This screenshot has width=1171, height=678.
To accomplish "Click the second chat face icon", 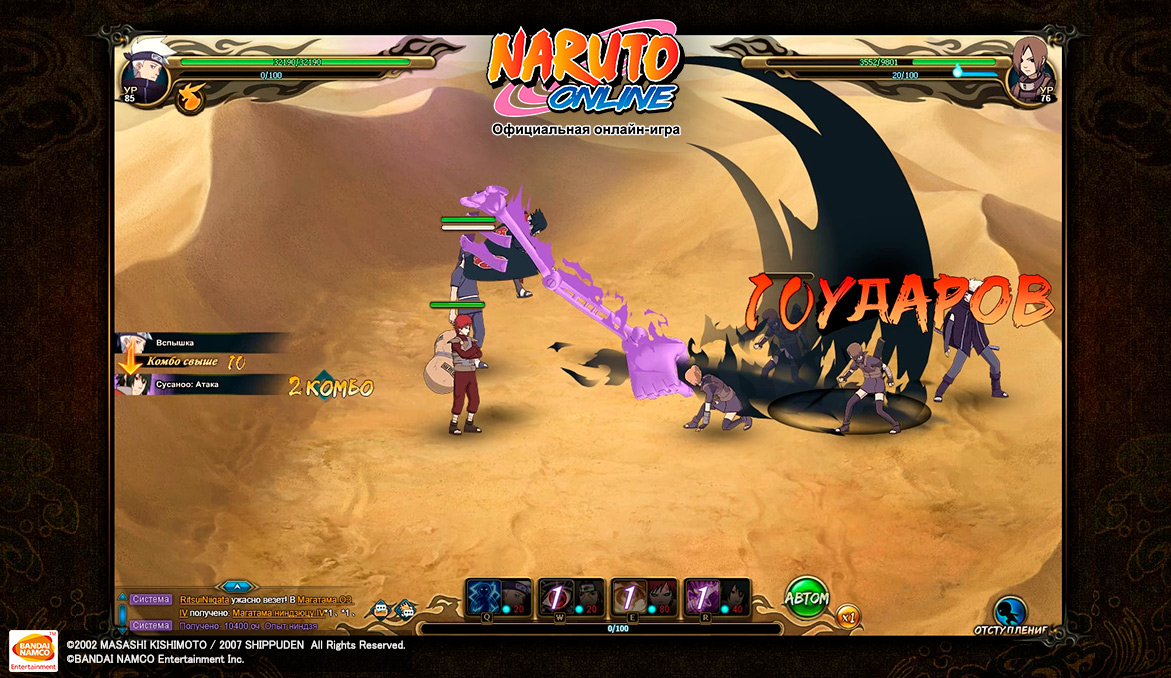I will pyautogui.click(x=405, y=609).
